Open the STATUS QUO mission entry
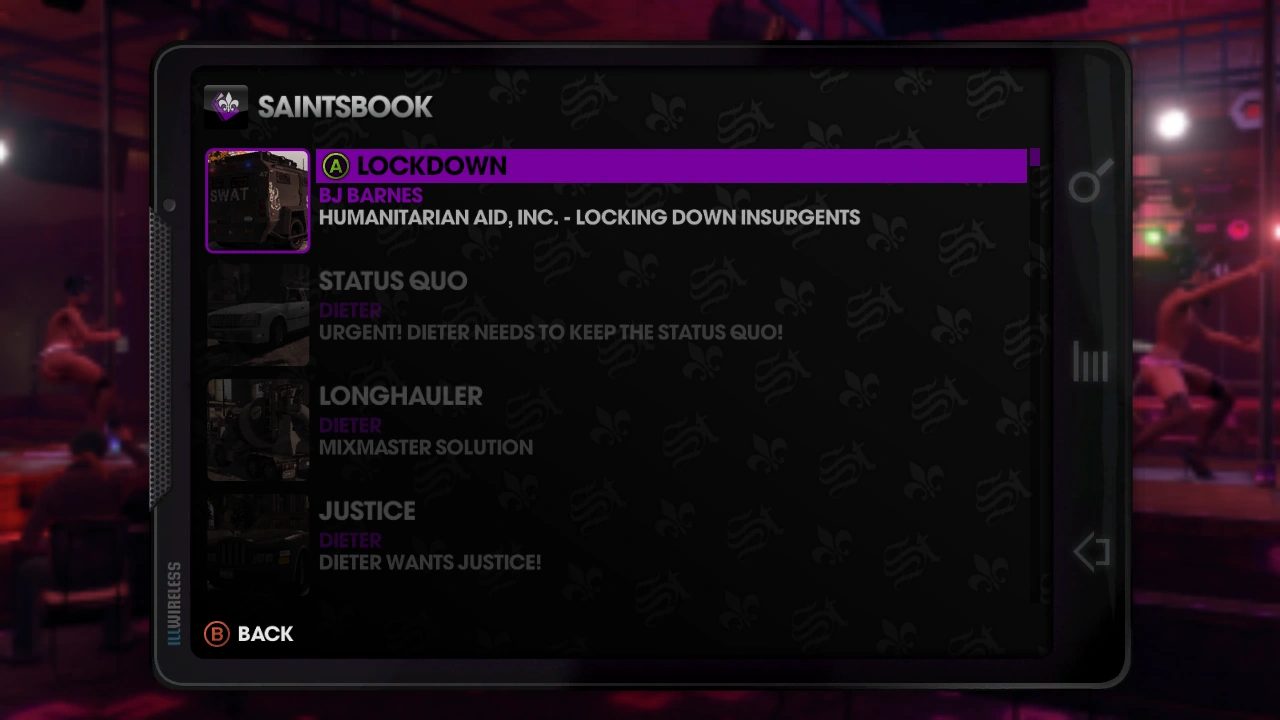The width and height of the screenshot is (1280, 720). (392, 281)
